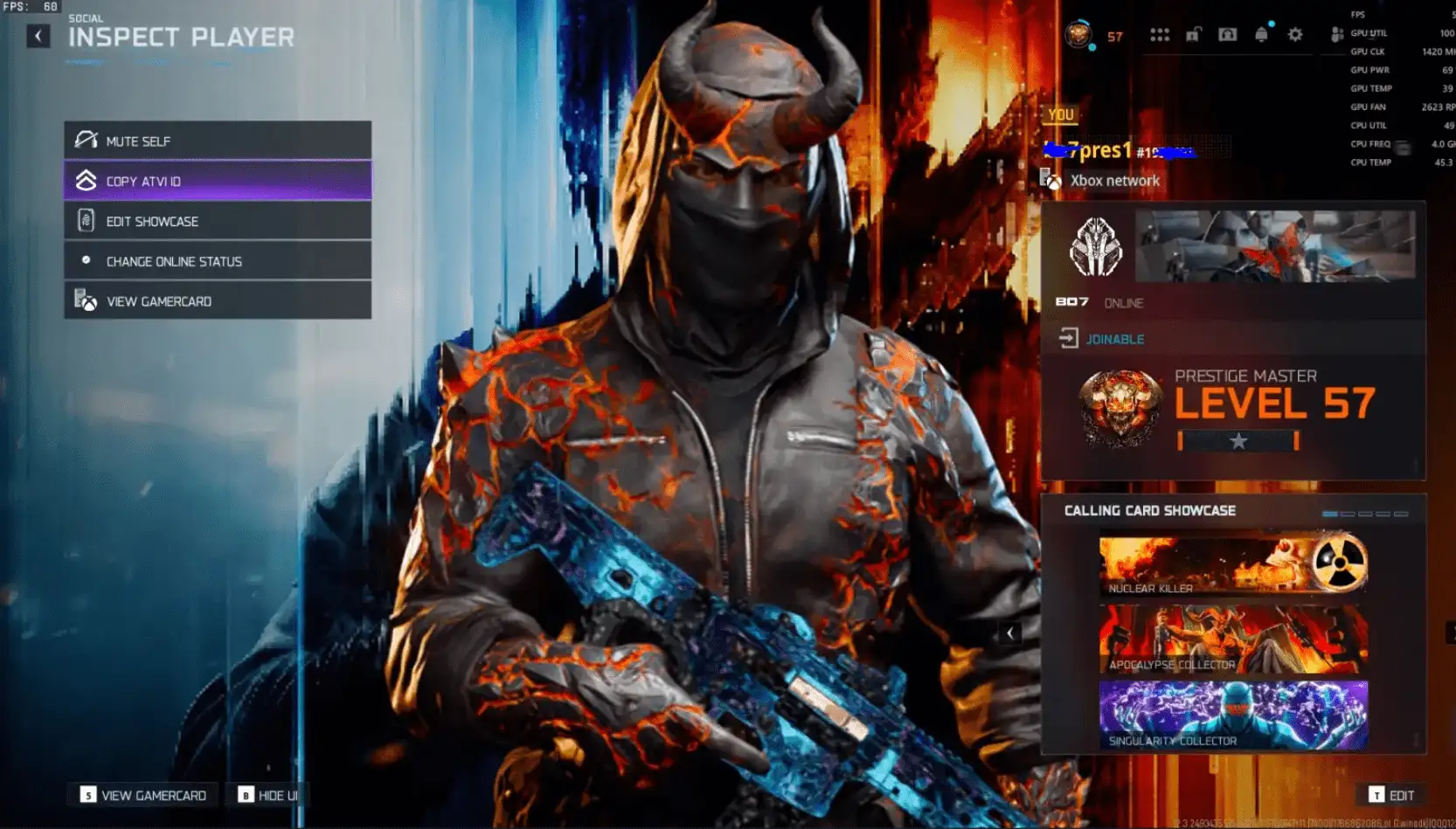Click the unlocked padlock icon
Image resolution: width=1456 pixels, height=829 pixels.
1193,35
